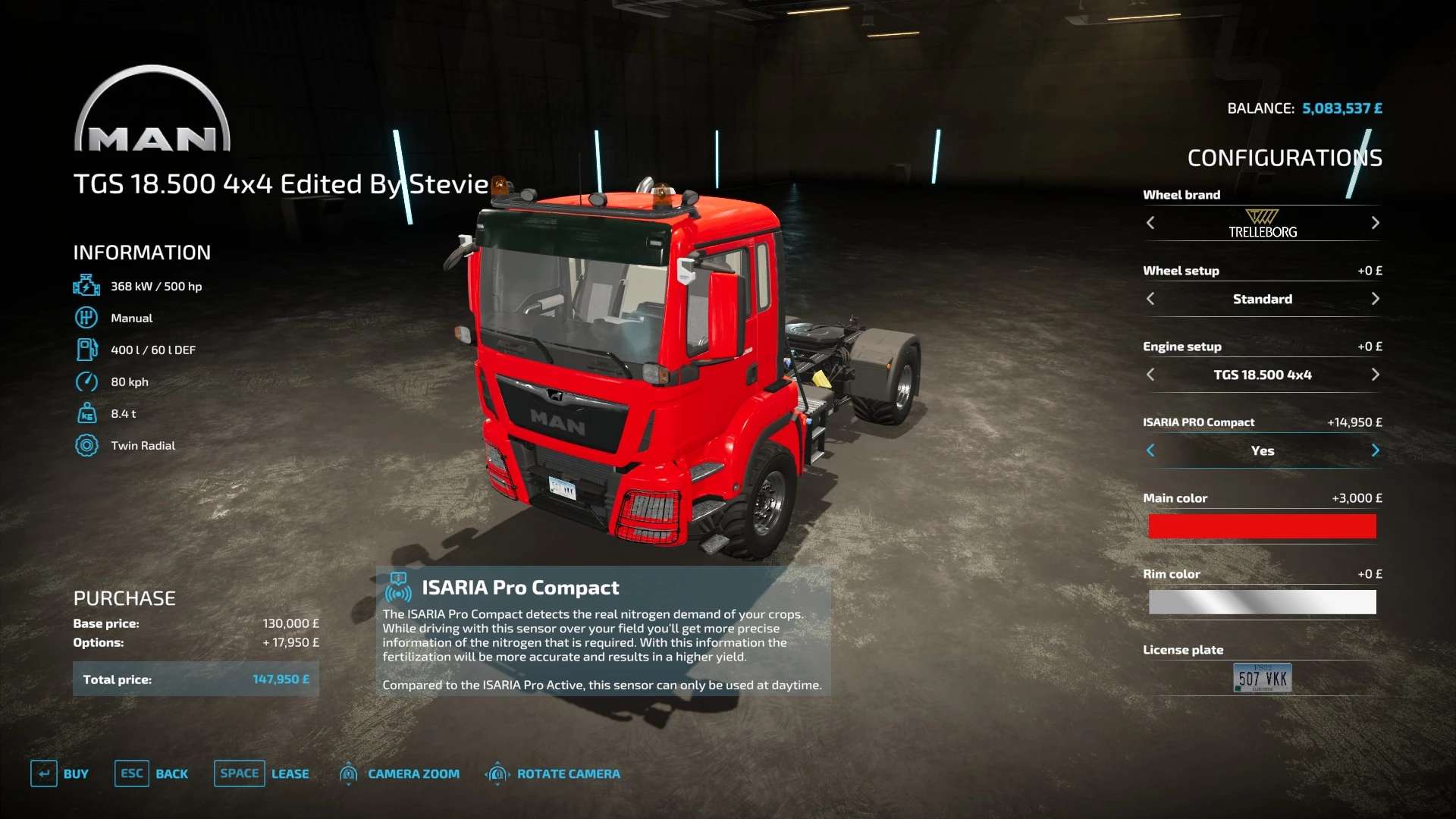Screen dimensions: 1456x819
Task: Open the red main color picker
Action: pos(1262,526)
